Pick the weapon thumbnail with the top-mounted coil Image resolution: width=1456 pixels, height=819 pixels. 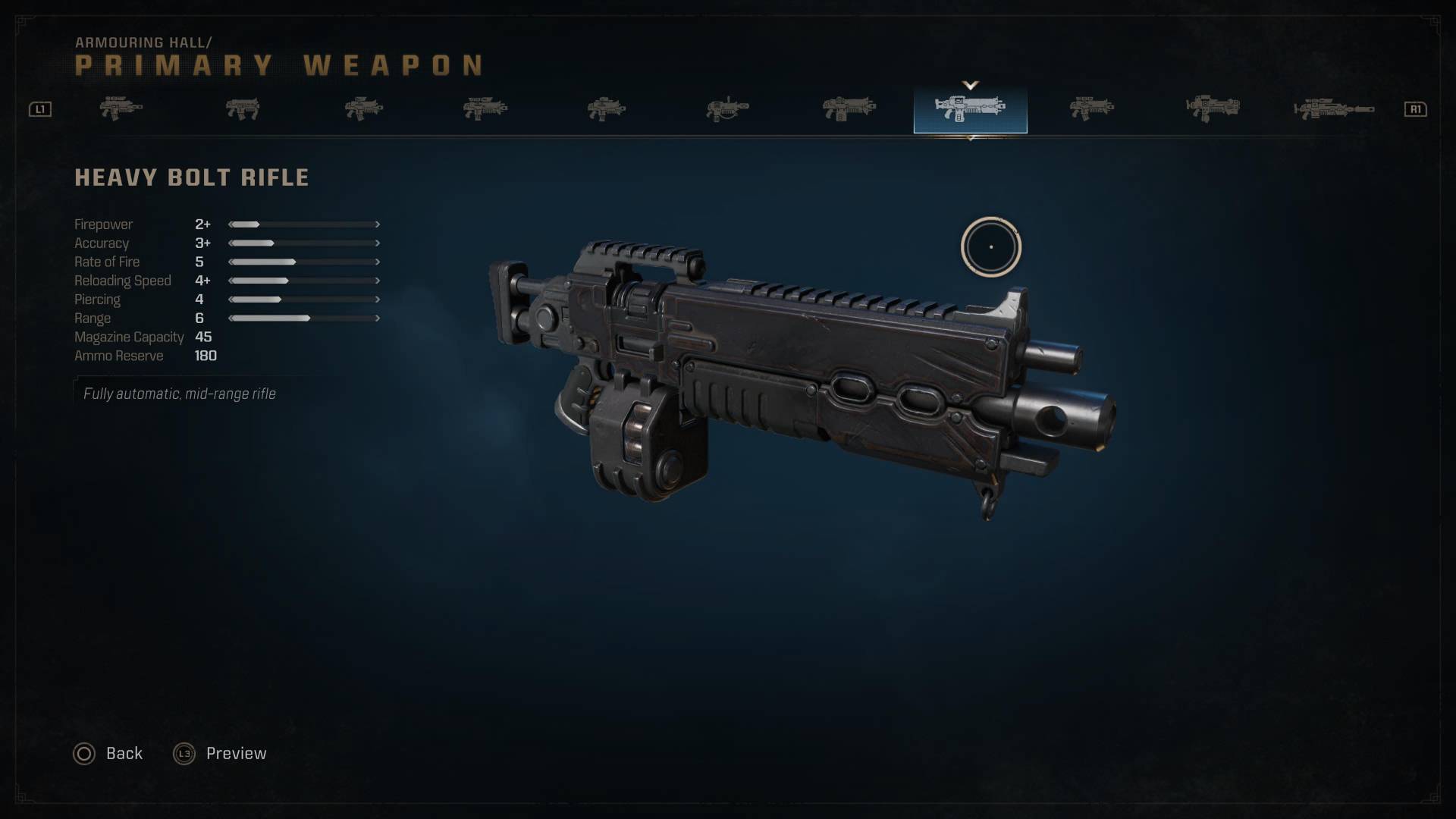[x=727, y=109]
